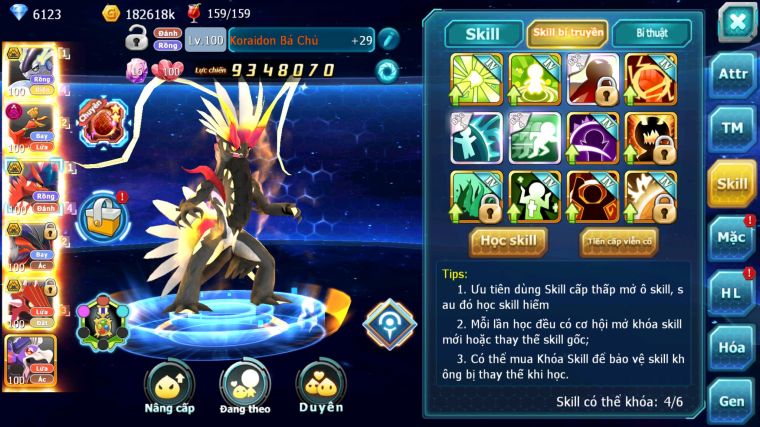The width and height of the screenshot is (760, 427).
Task: Close the skill panel with the X button
Action: point(737,22)
